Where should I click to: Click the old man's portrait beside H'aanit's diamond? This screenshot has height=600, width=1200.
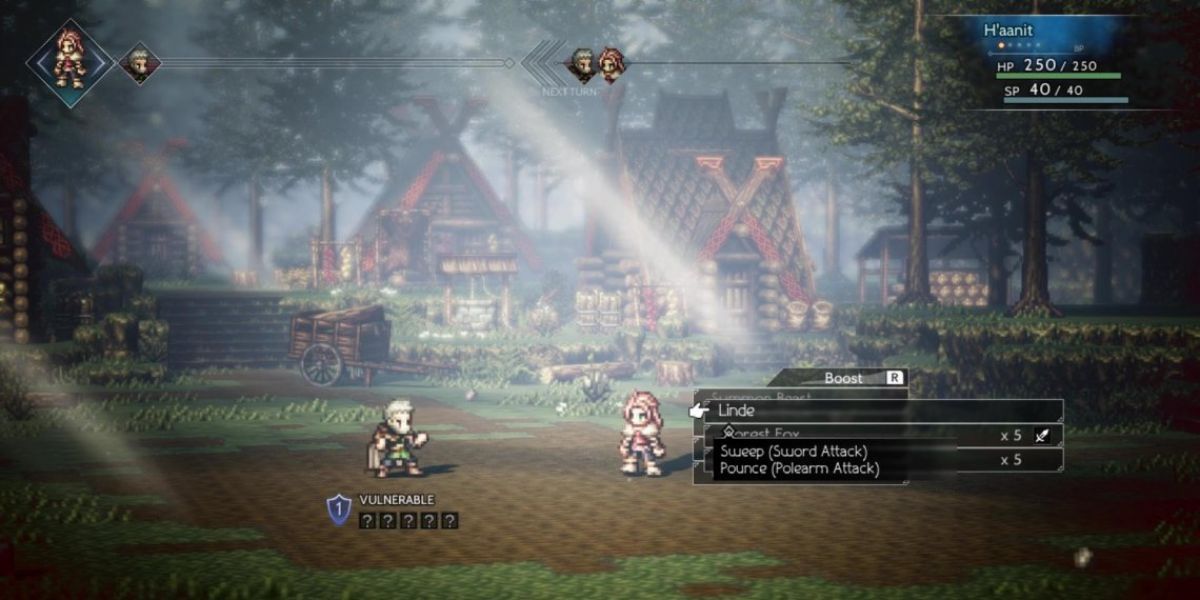click(139, 63)
